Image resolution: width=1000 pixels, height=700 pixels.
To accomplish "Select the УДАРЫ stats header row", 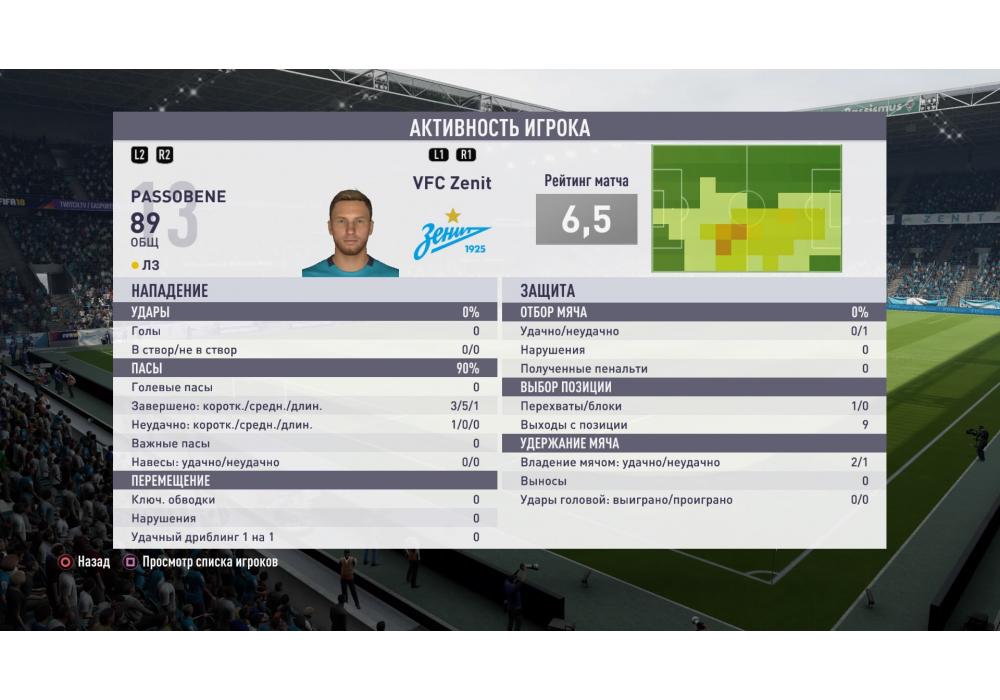I will 305,312.
